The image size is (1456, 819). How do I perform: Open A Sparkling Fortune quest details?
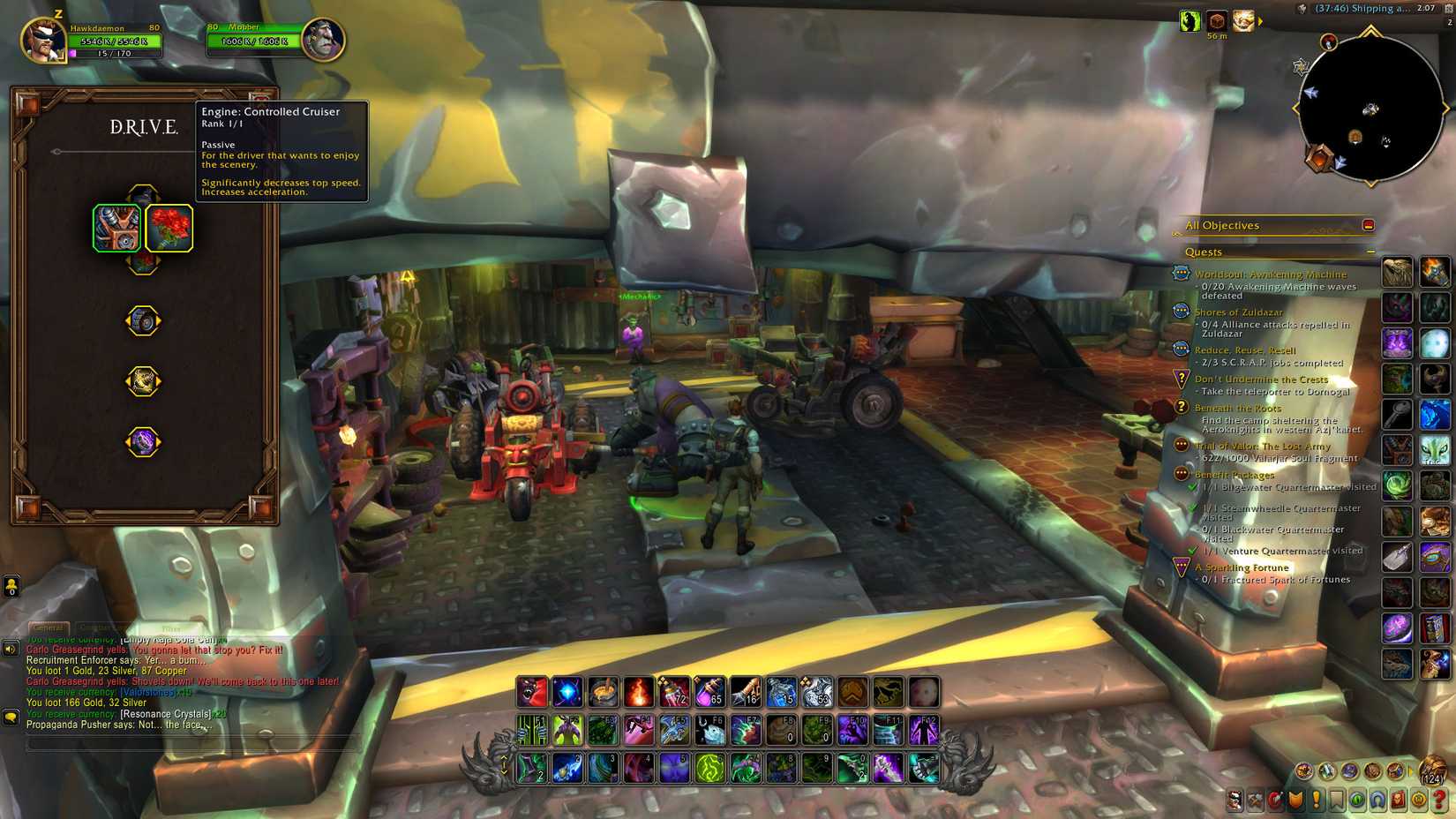1239,567
